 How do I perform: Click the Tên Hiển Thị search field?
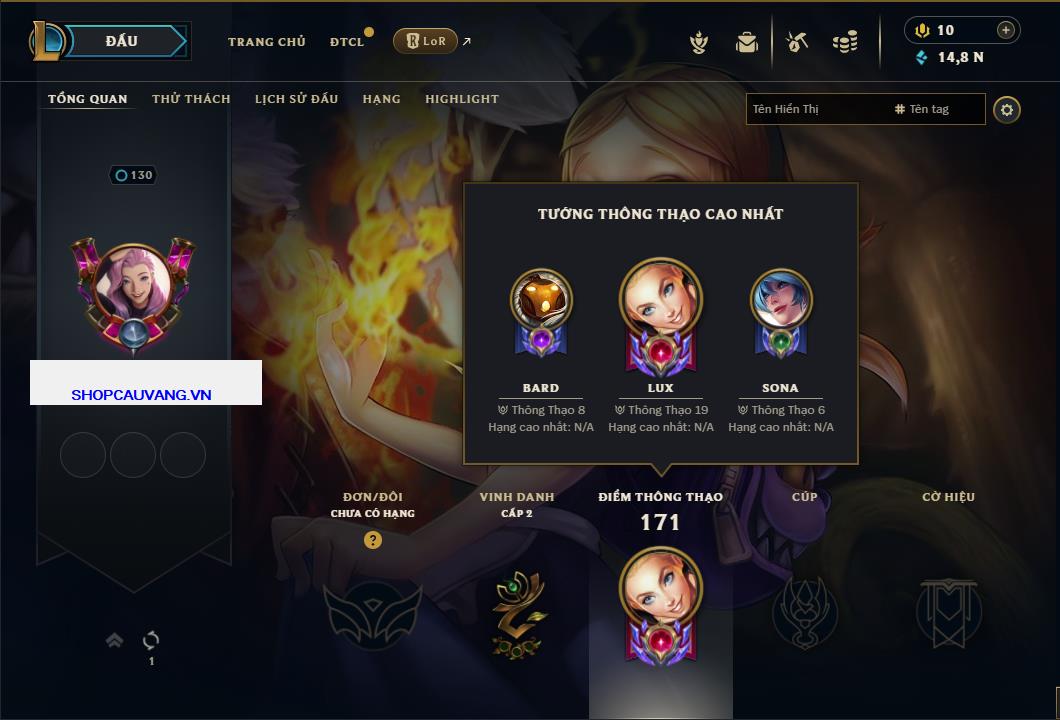pyautogui.click(x=815, y=109)
